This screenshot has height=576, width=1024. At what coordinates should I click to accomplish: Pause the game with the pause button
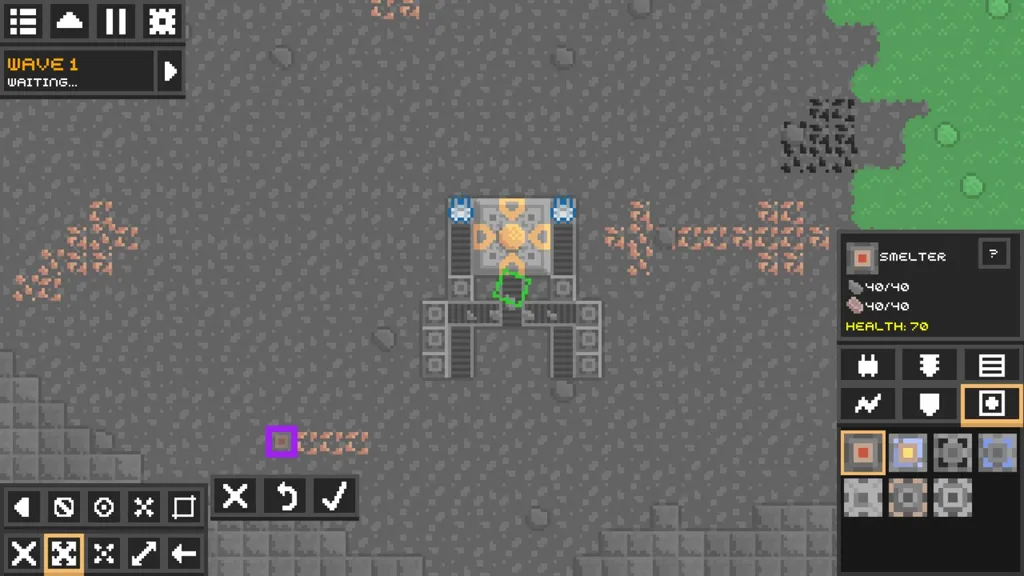tap(115, 21)
